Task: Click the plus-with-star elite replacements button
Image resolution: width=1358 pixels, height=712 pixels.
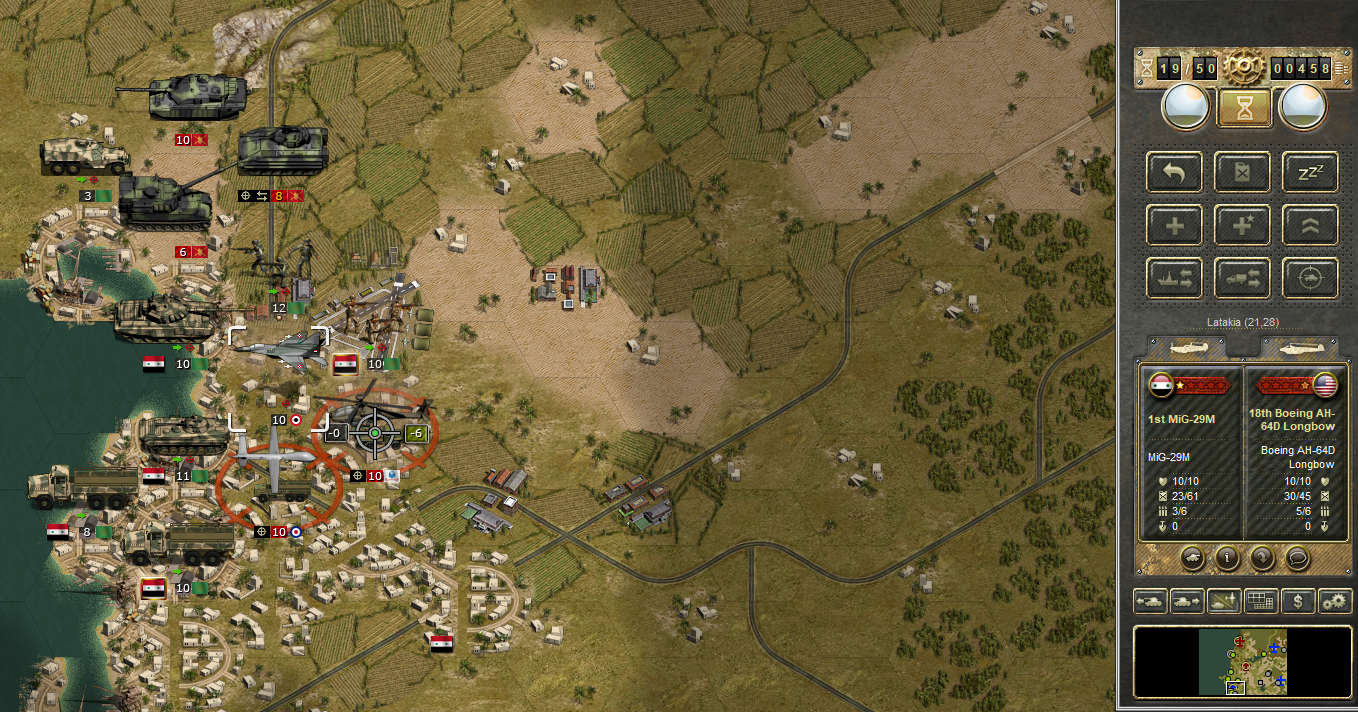Action: pos(1243,225)
